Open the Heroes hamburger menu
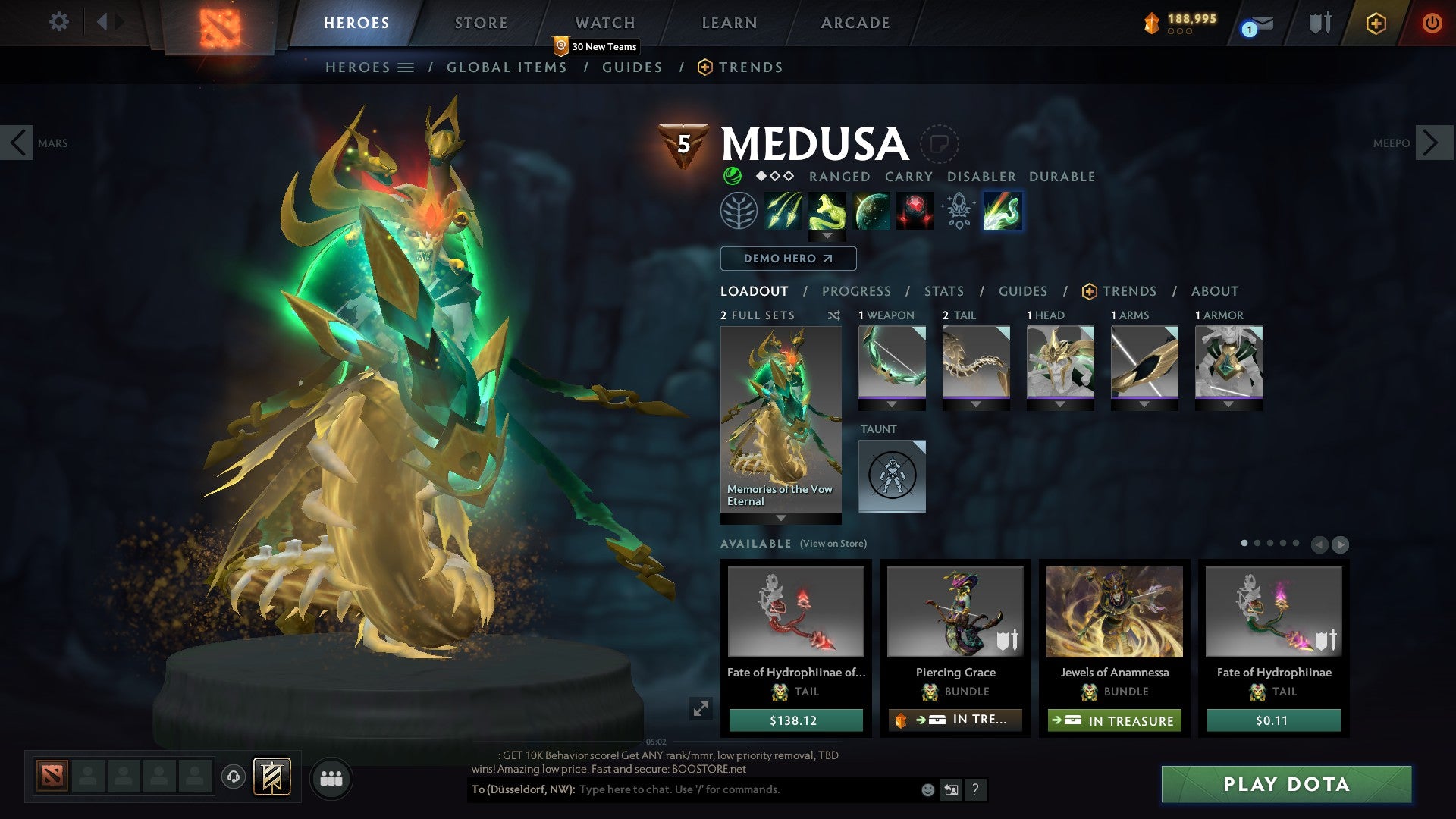Image resolution: width=1456 pixels, height=819 pixels. coord(406,67)
